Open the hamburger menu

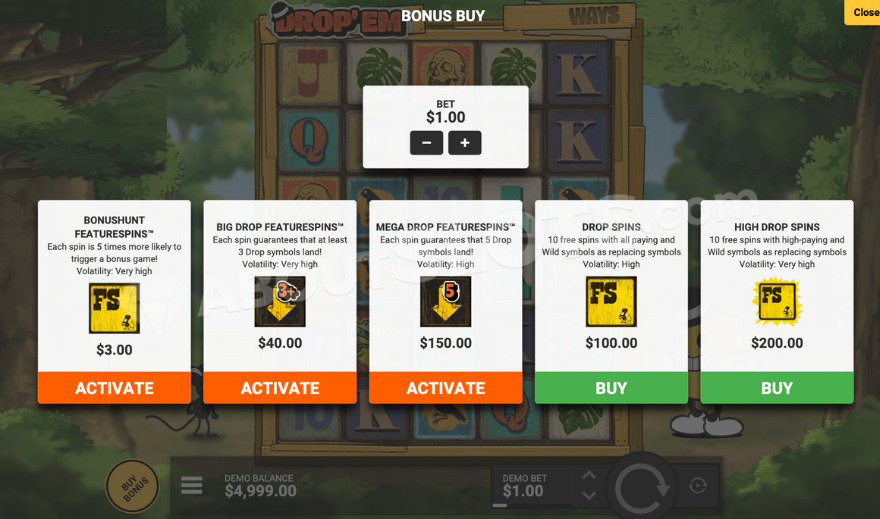192,486
